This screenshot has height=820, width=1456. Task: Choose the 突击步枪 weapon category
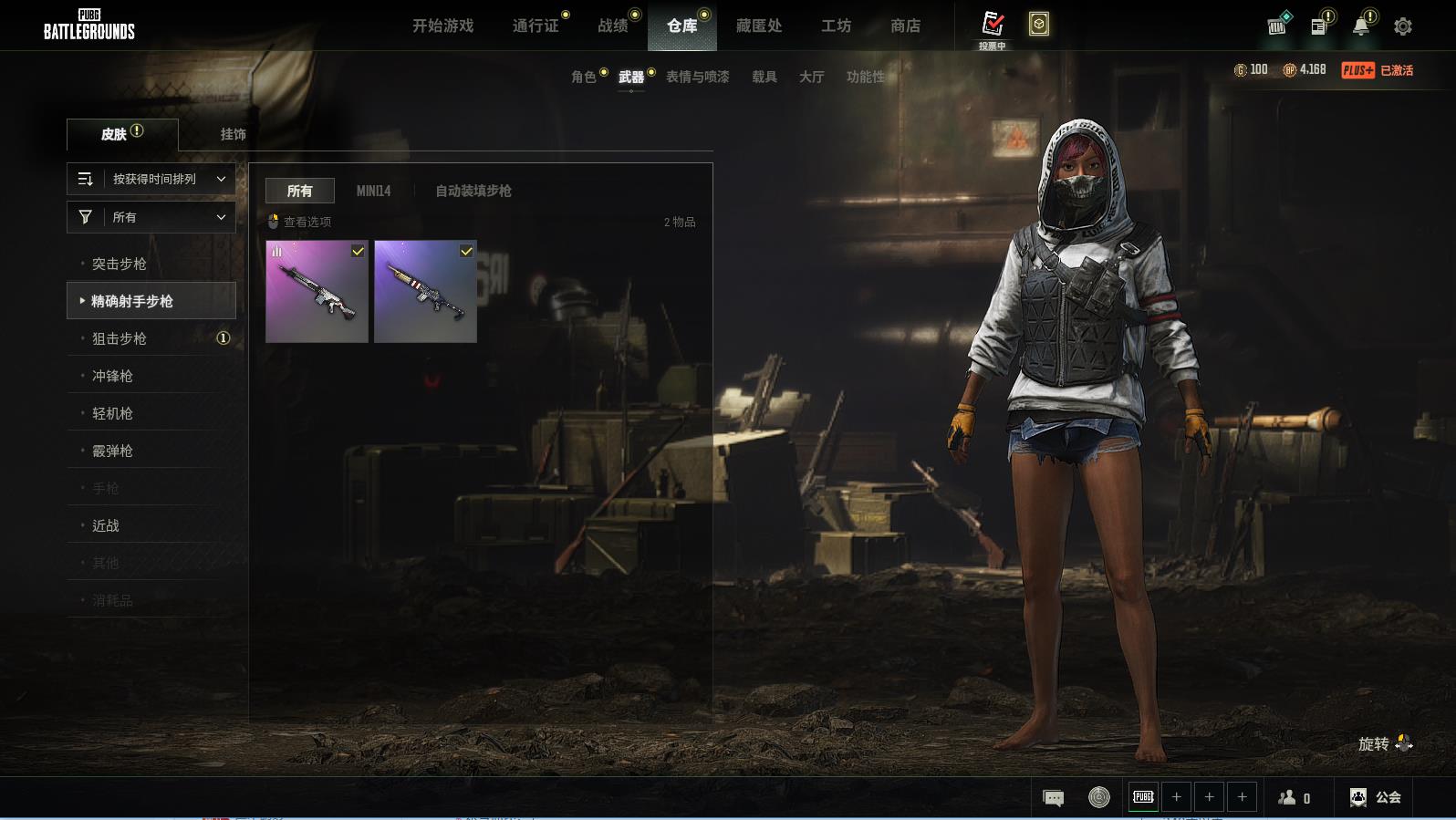click(x=120, y=264)
